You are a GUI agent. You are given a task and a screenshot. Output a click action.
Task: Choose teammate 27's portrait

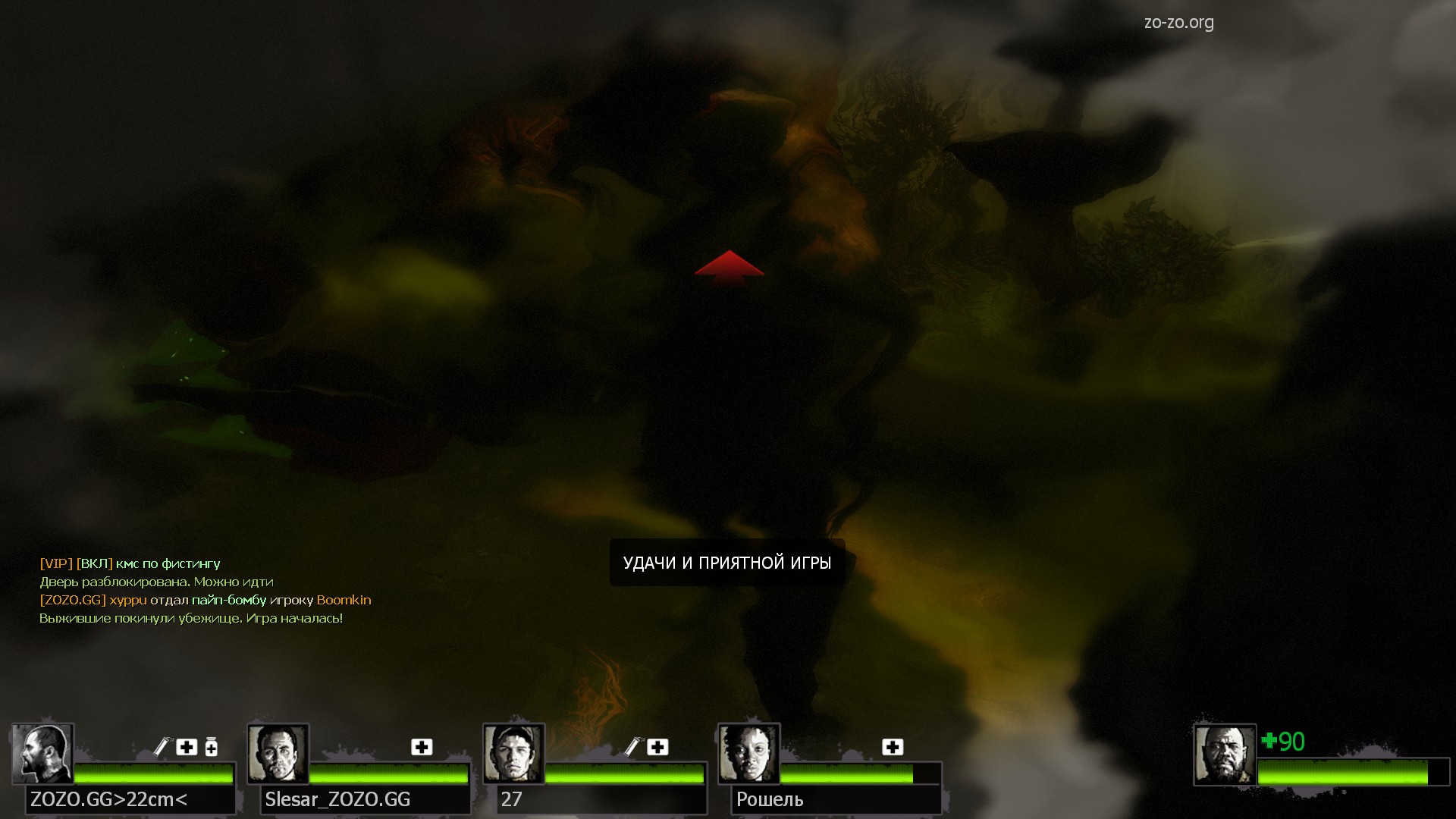point(513,754)
